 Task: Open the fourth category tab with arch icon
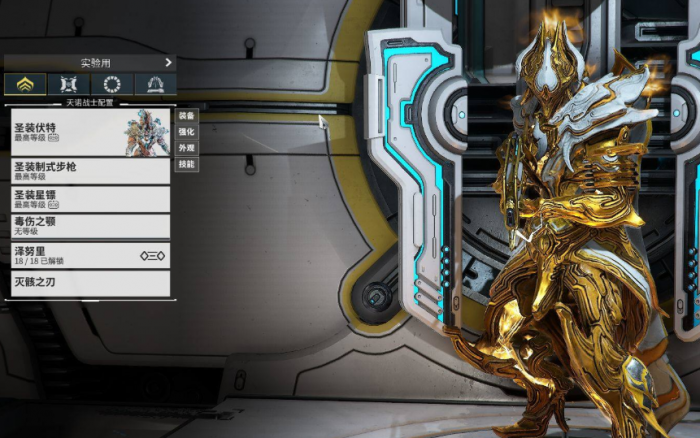coord(156,85)
